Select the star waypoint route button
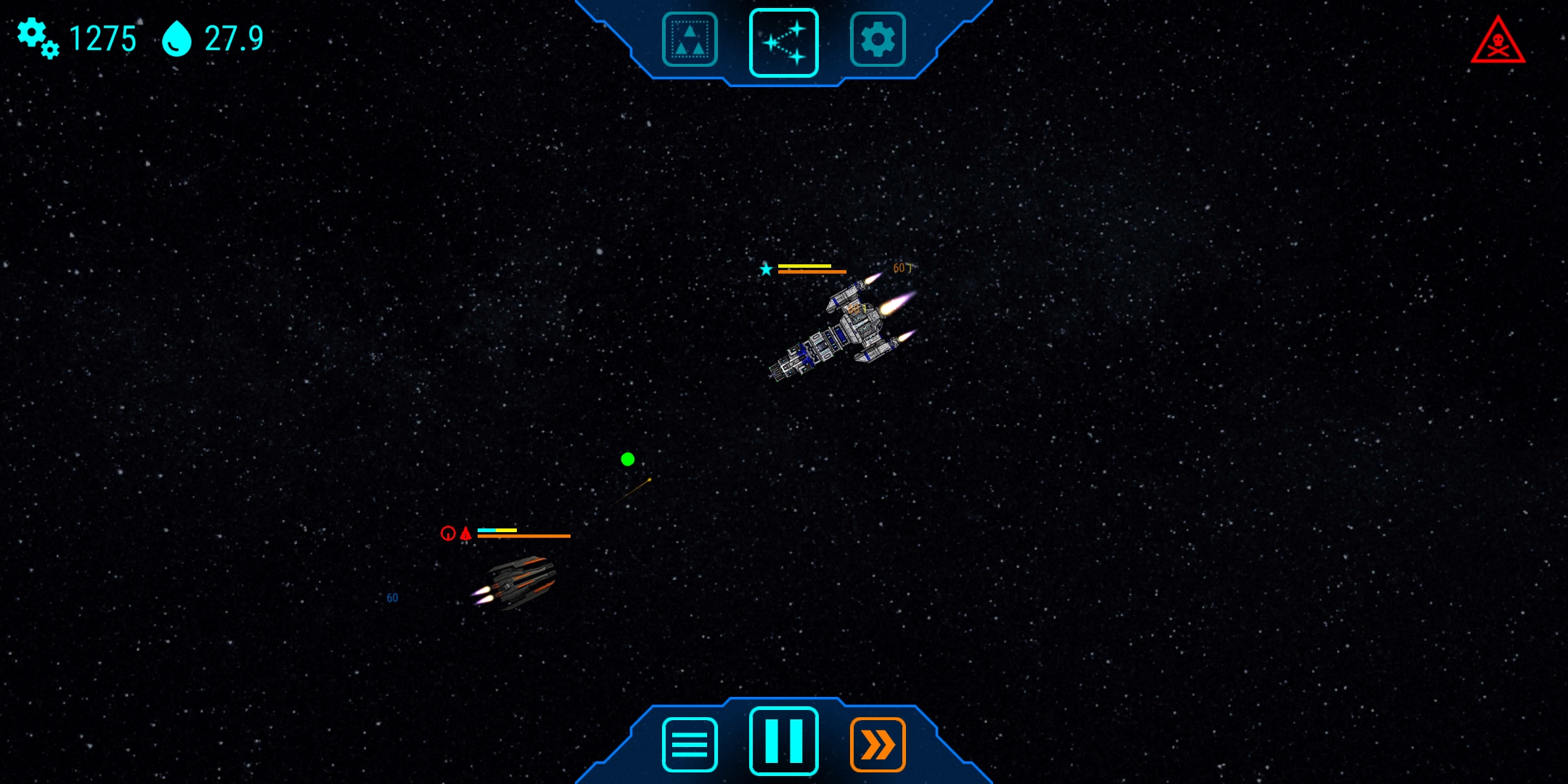The image size is (1568, 784). click(783, 43)
